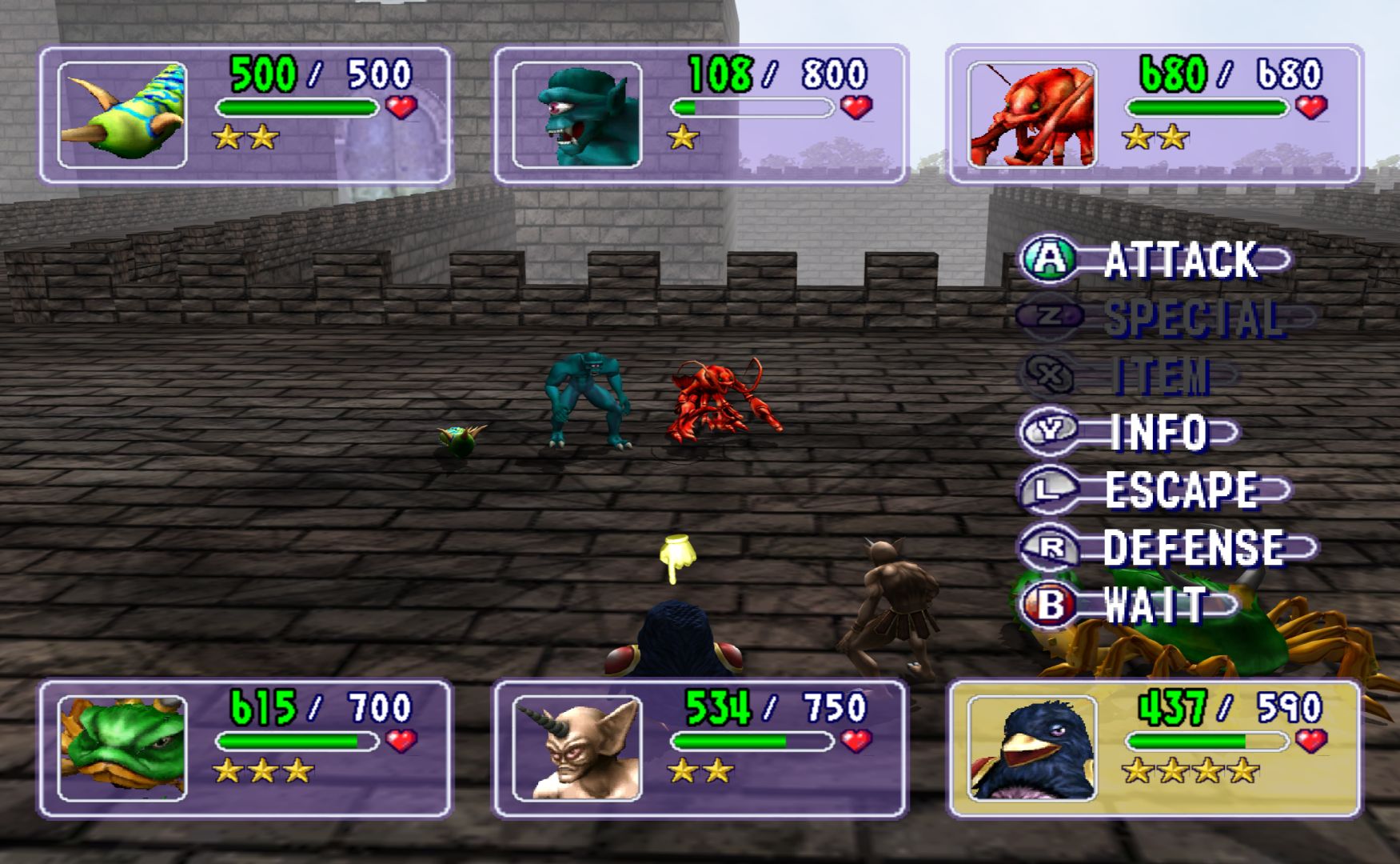Select the green frog ally panel
The image size is (1400, 864).
coord(245,748)
